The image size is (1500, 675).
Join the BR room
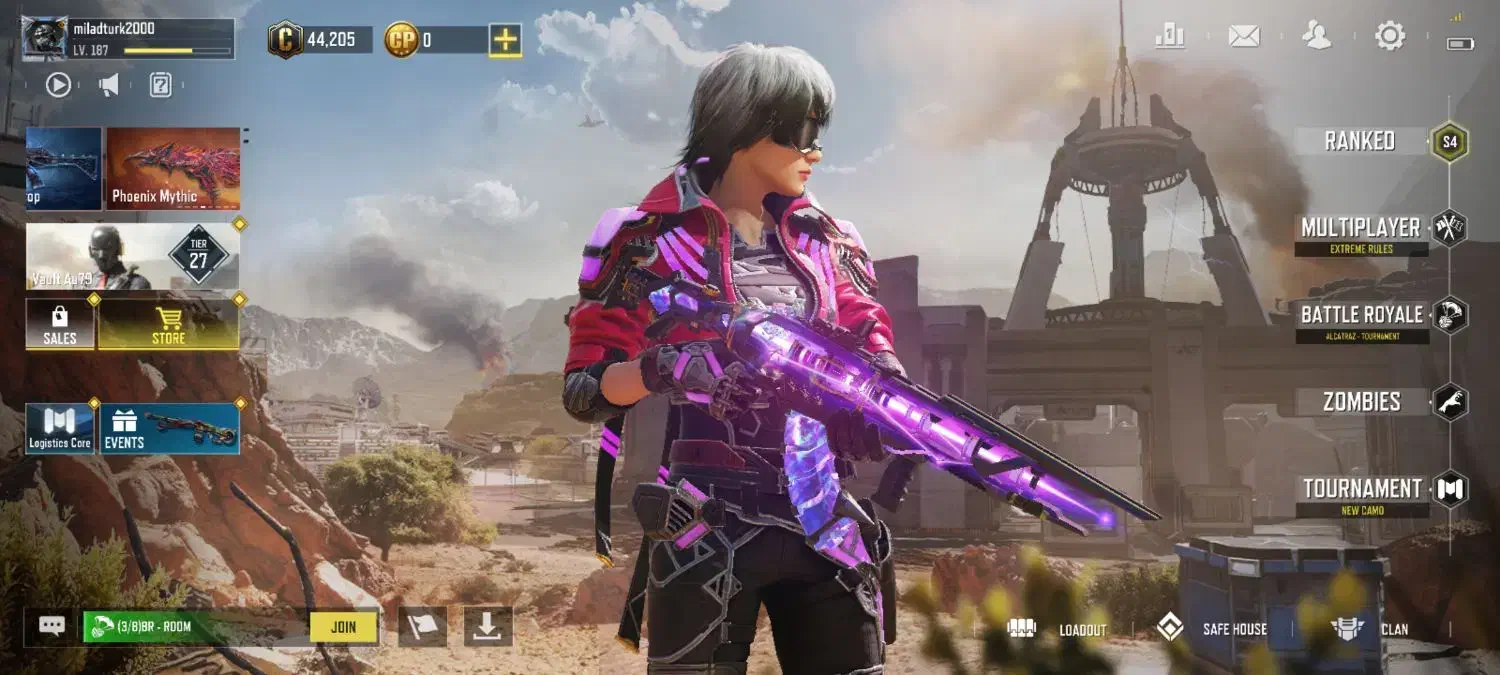[343, 627]
